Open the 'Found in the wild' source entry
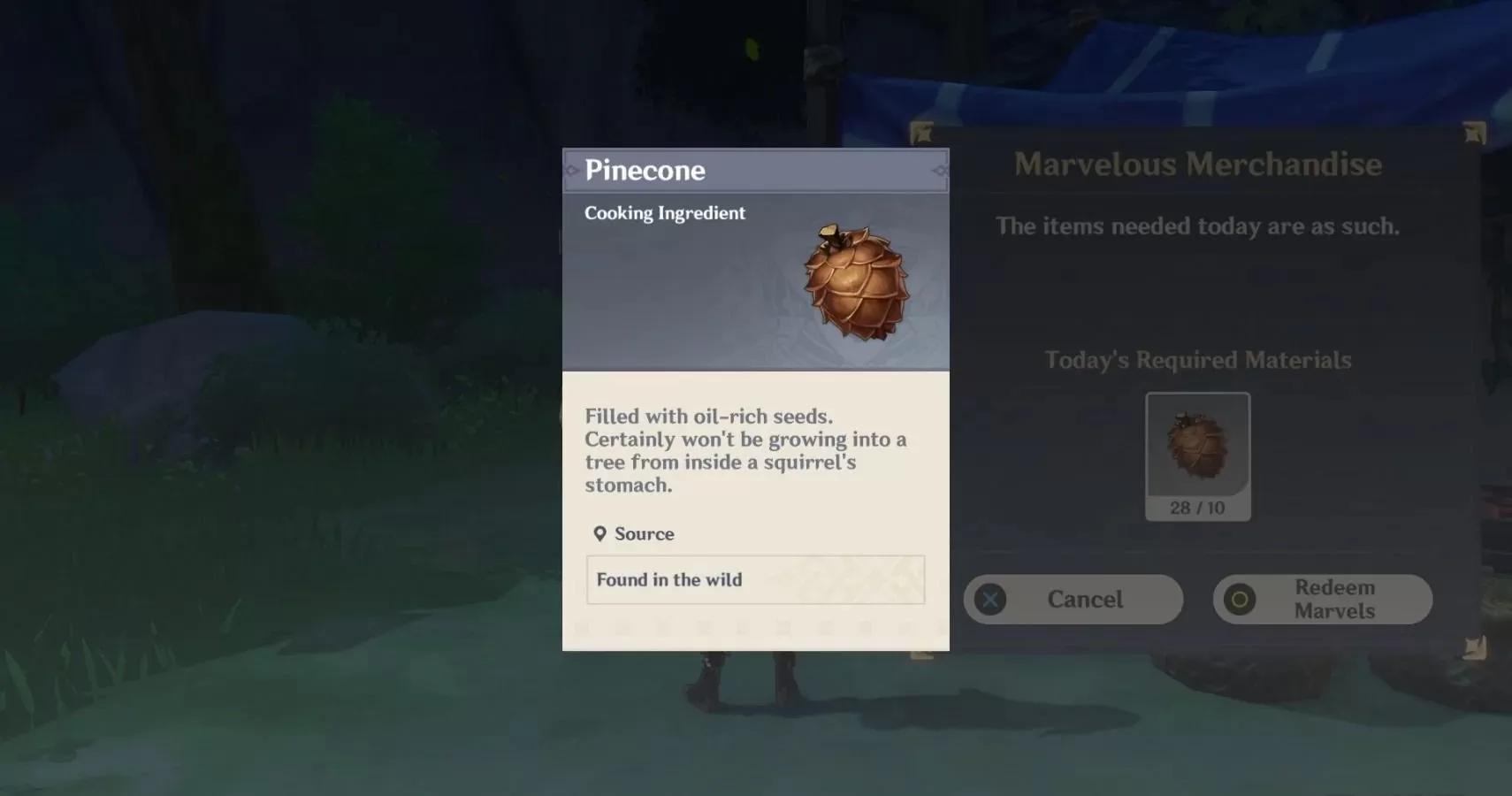This screenshot has width=1512, height=796. 755,580
